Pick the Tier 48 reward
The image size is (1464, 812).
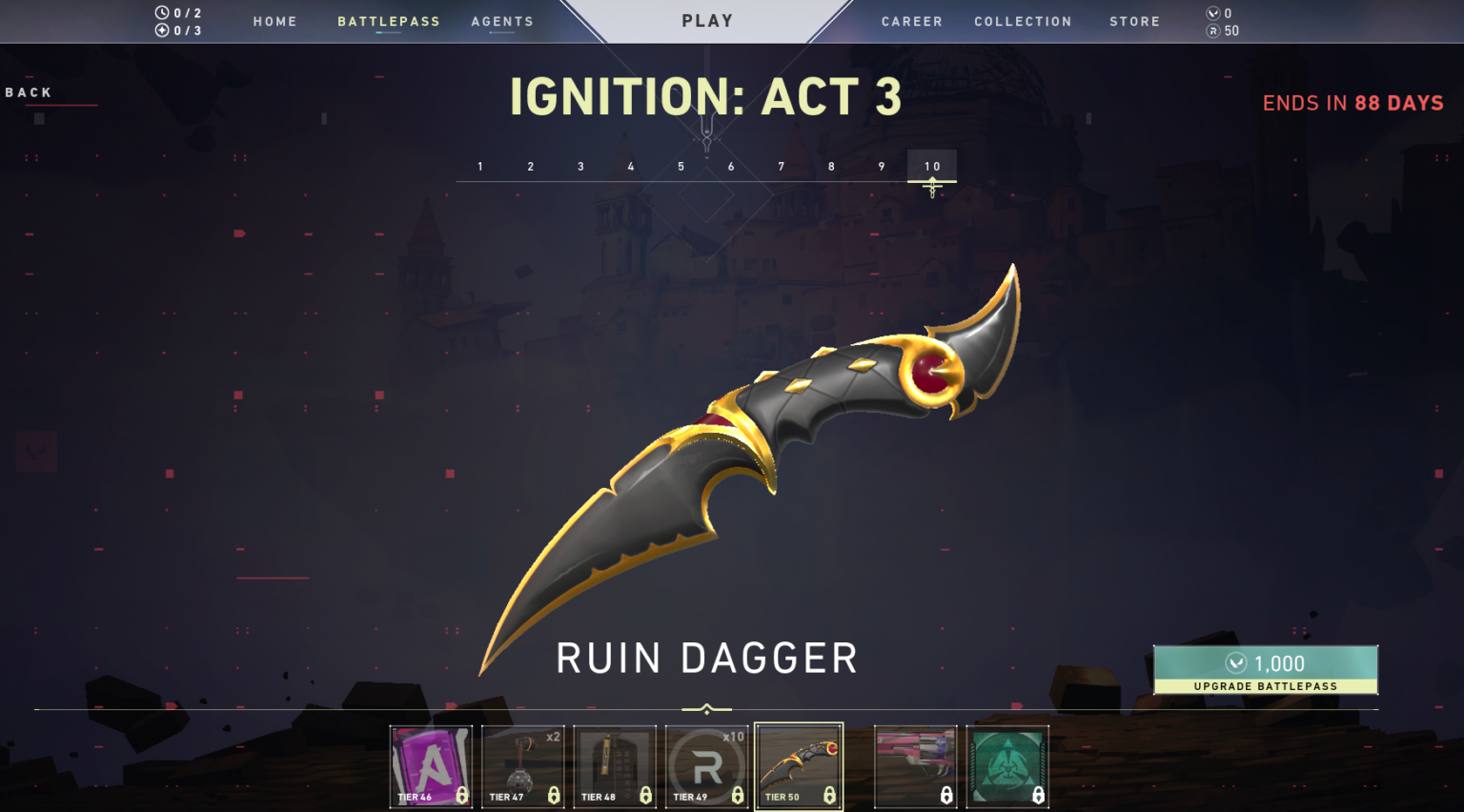pos(615,767)
